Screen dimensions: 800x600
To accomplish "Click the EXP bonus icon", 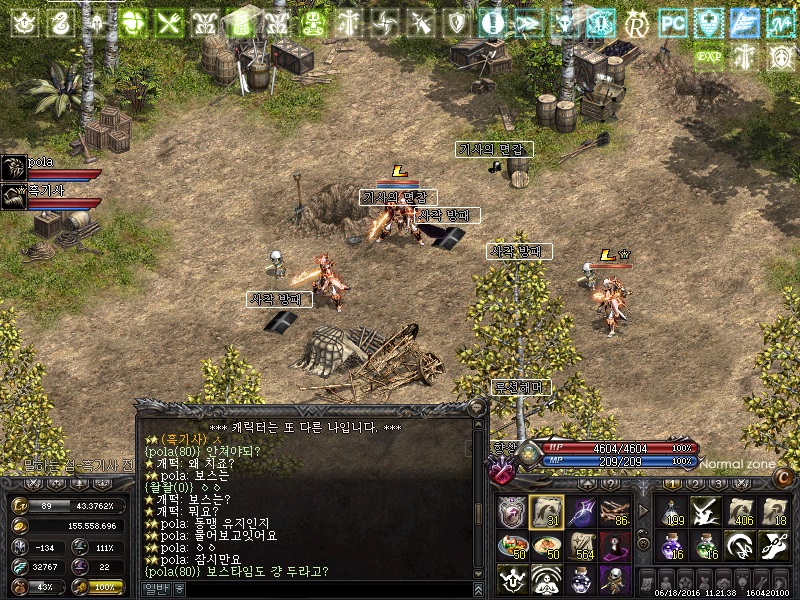I will point(708,56).
